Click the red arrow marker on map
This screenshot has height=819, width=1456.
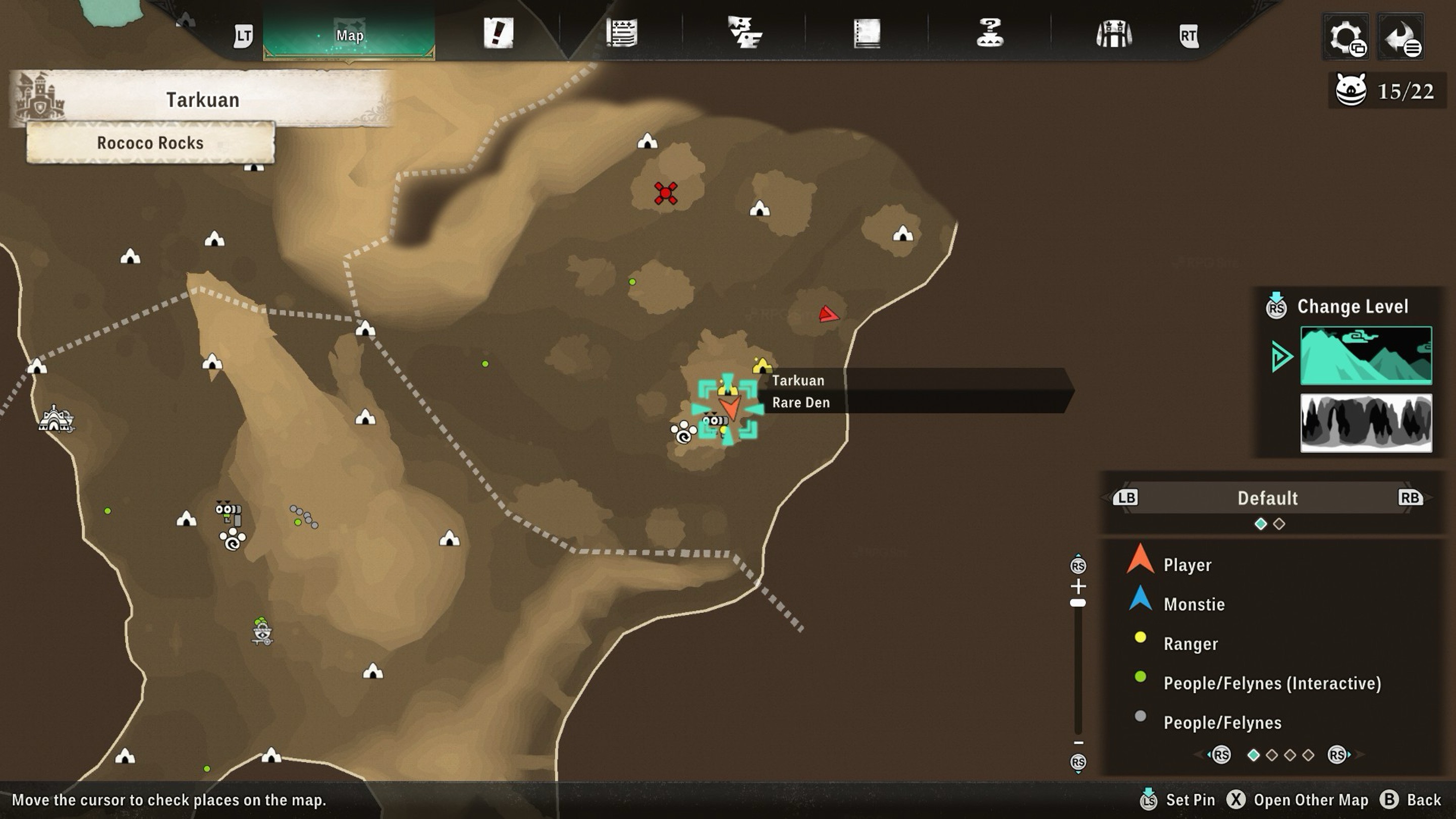[x=828, y=314]
